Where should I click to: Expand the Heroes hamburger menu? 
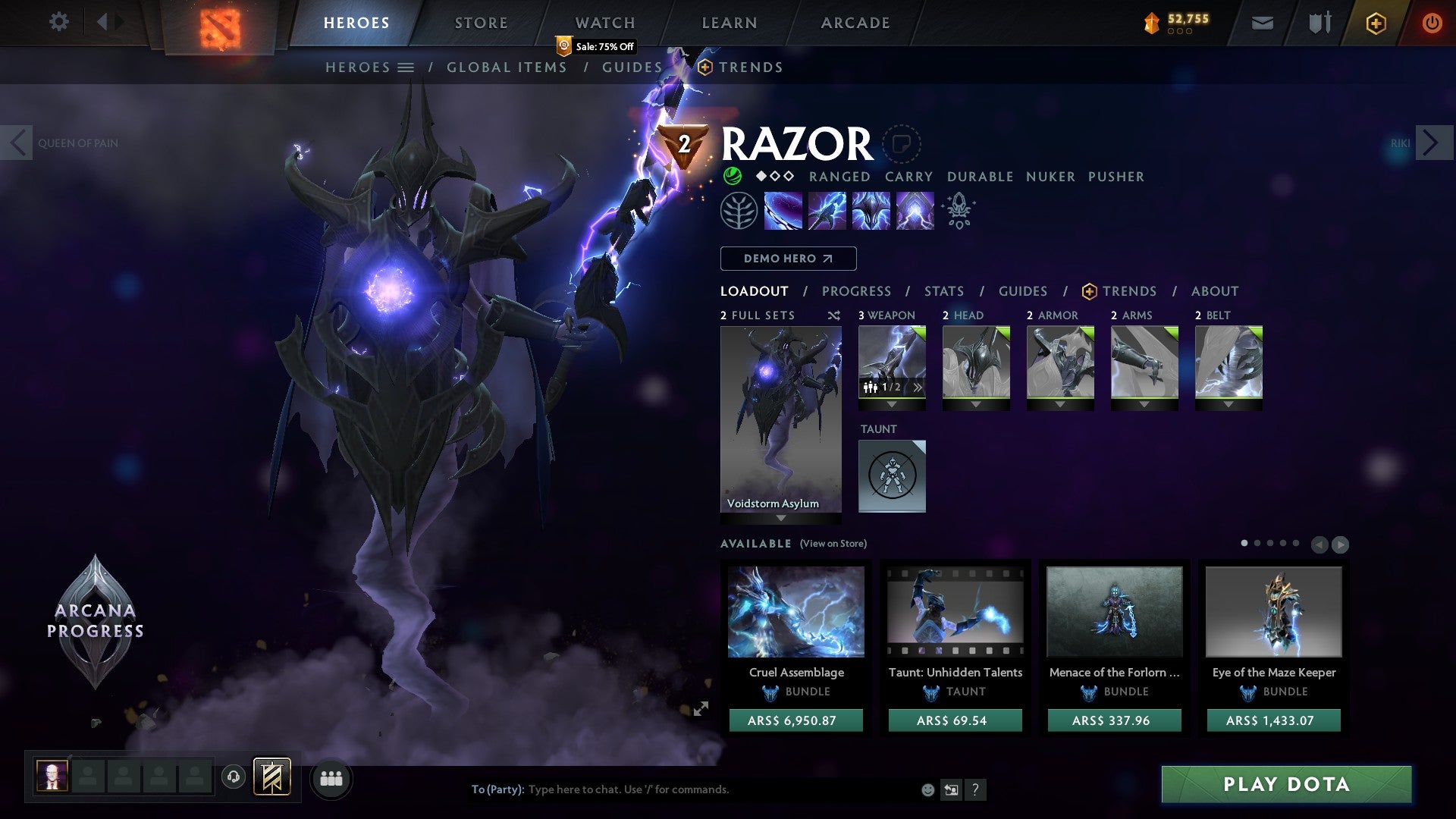click(407, 67)
